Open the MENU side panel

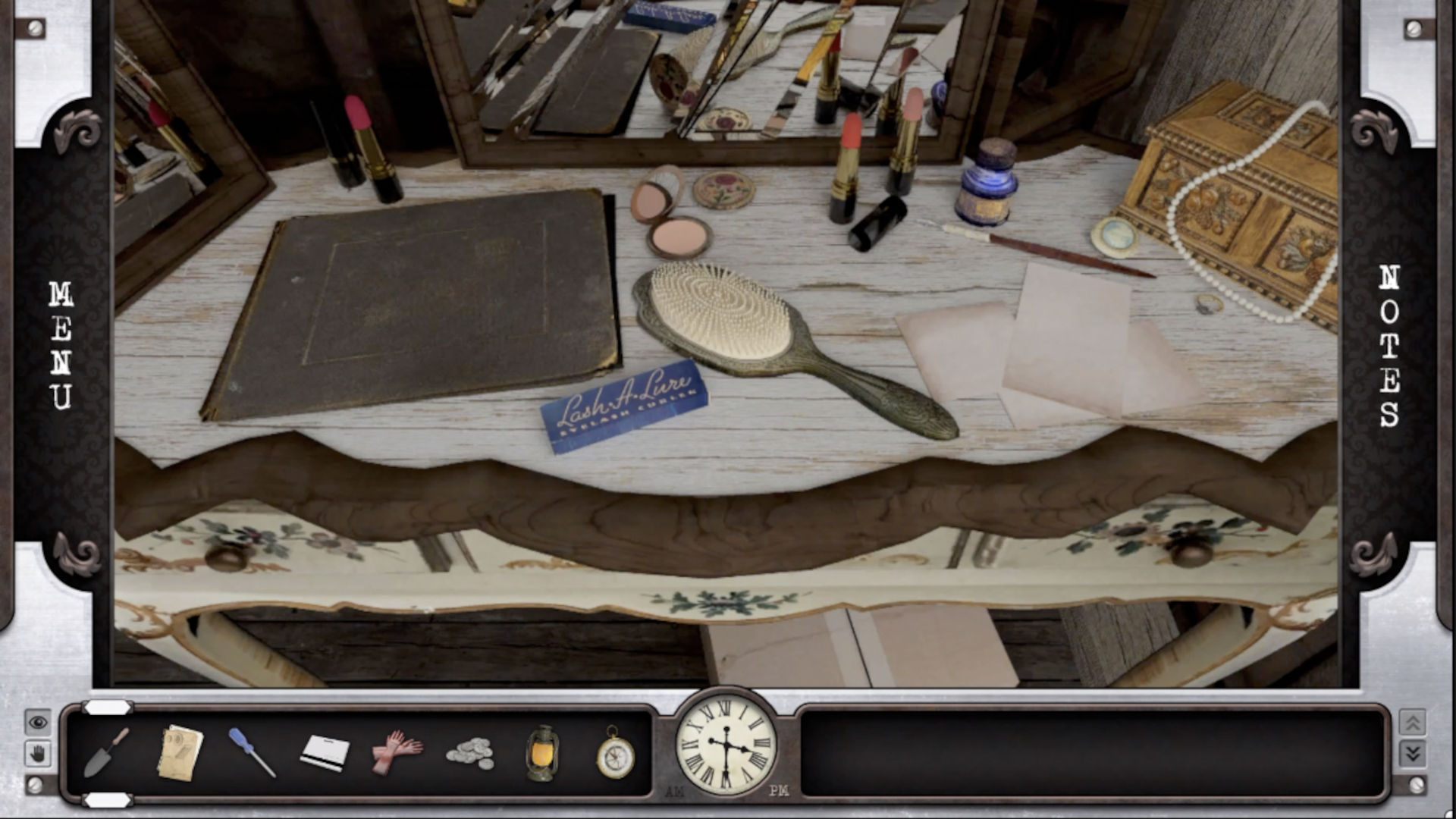[x=61, y=345]
